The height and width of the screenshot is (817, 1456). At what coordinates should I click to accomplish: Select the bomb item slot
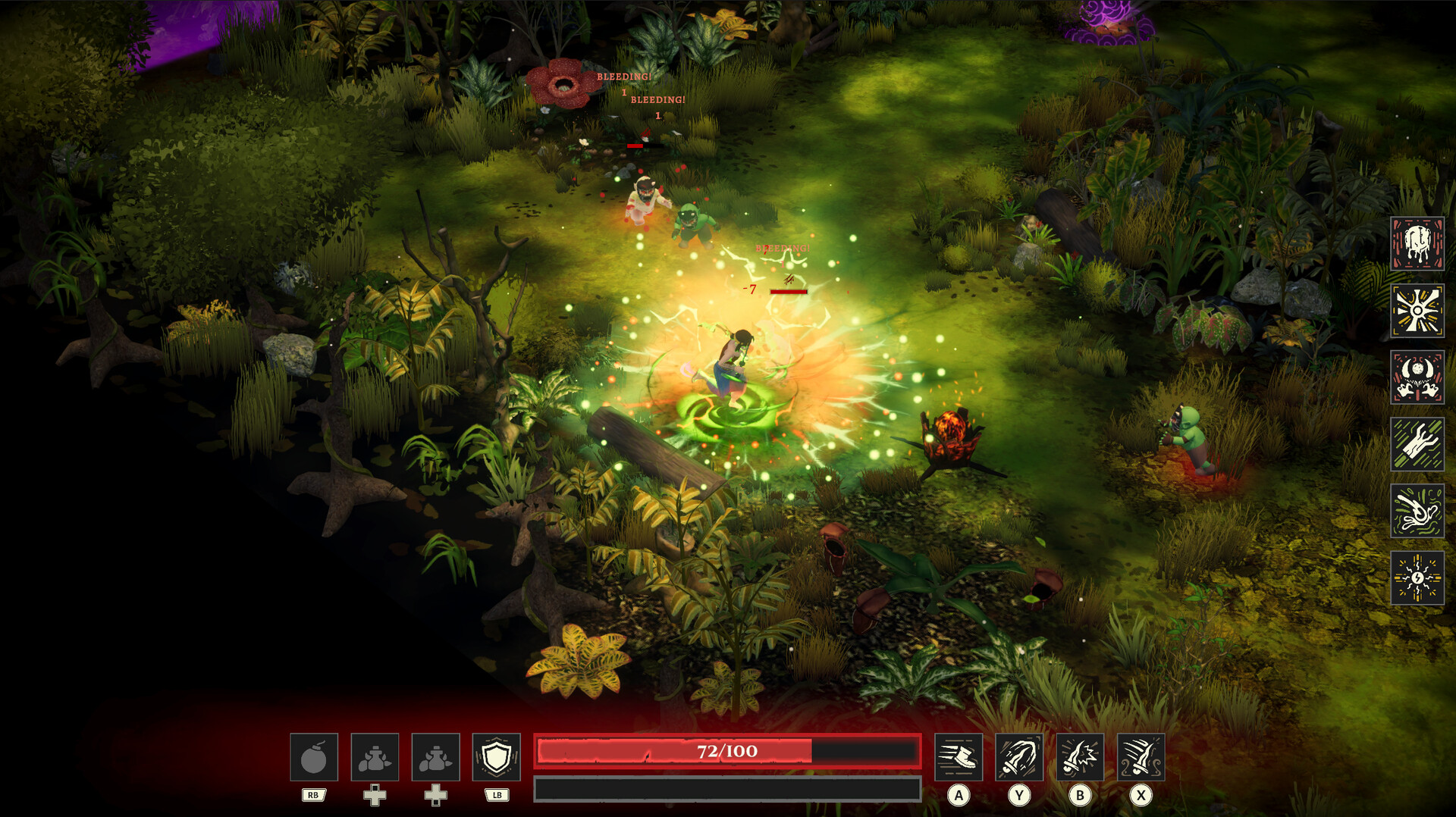pos(313,757)
